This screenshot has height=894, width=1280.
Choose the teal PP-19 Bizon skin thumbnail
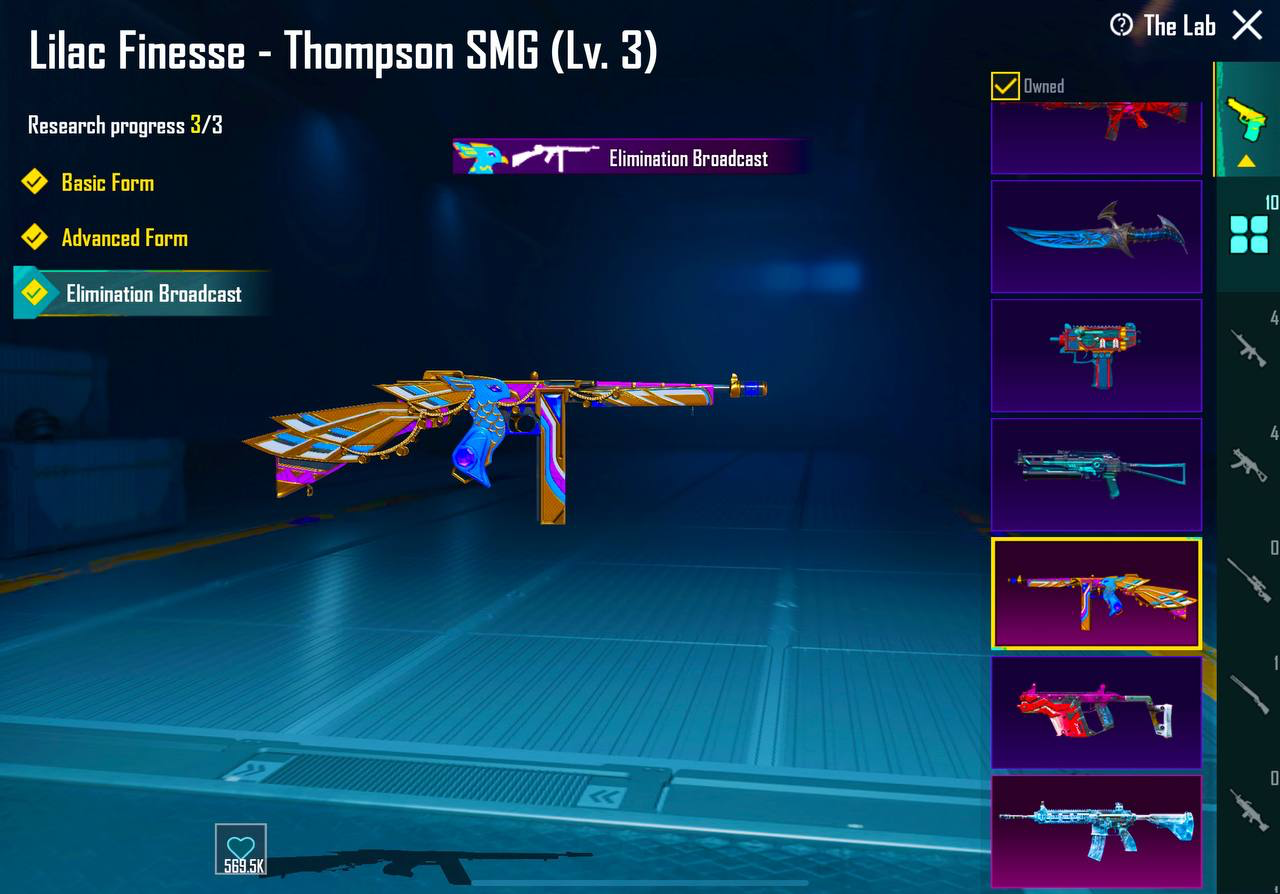1096,474
